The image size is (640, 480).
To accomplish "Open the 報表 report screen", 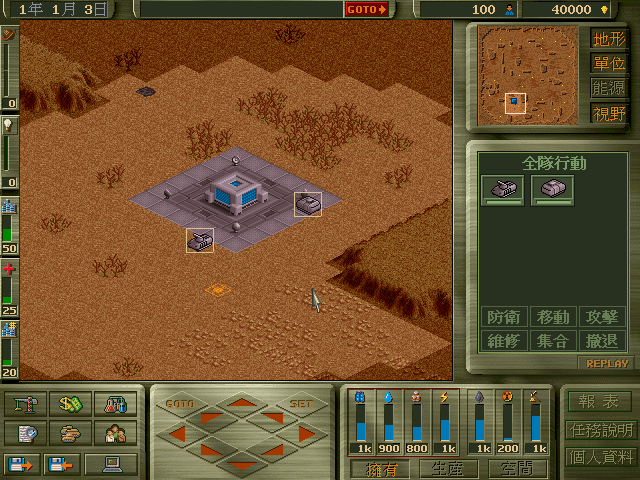I will coord(599,402).
